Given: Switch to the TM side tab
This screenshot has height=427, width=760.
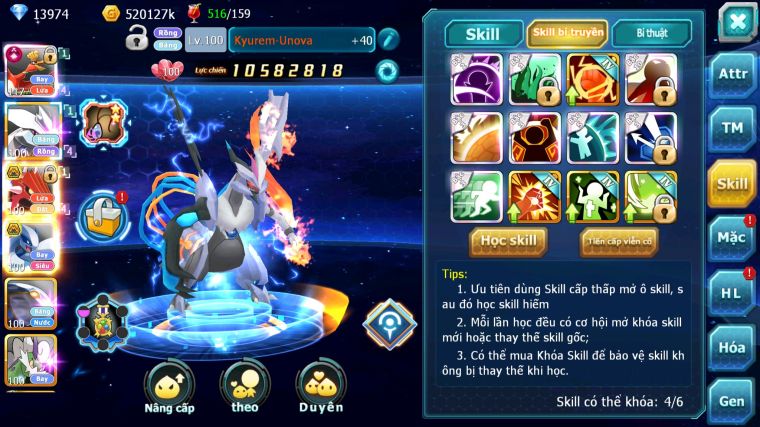Looking at the screenshot, I should tap(732, 128).
